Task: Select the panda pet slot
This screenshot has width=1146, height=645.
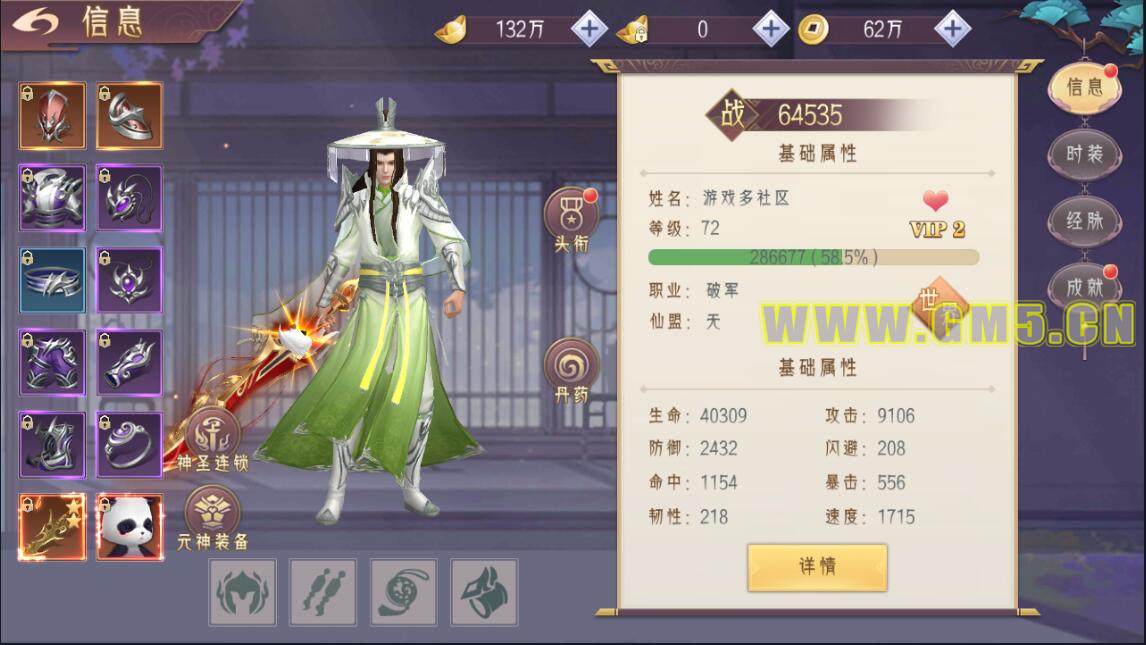Action: pyautogui.click(x=129, y=527)
